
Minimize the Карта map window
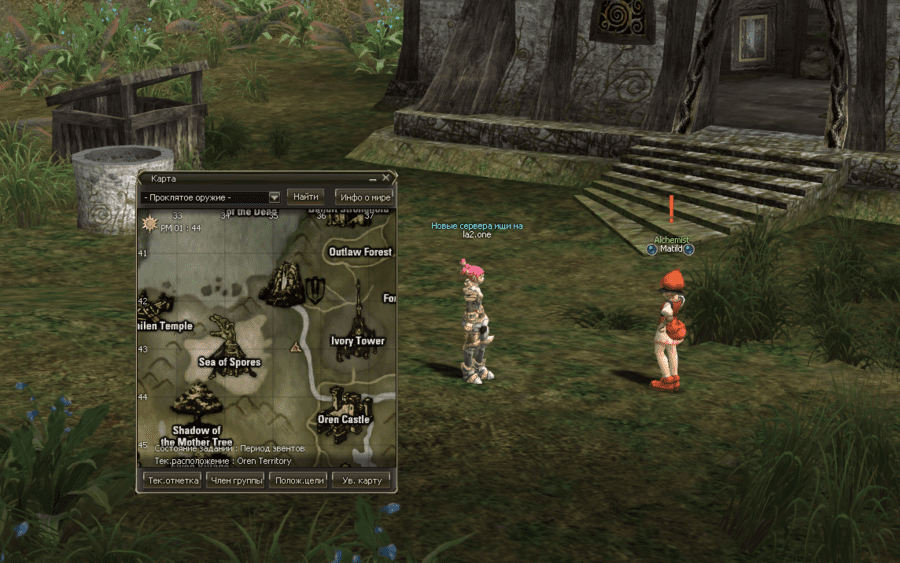click(x=372, y=178)
